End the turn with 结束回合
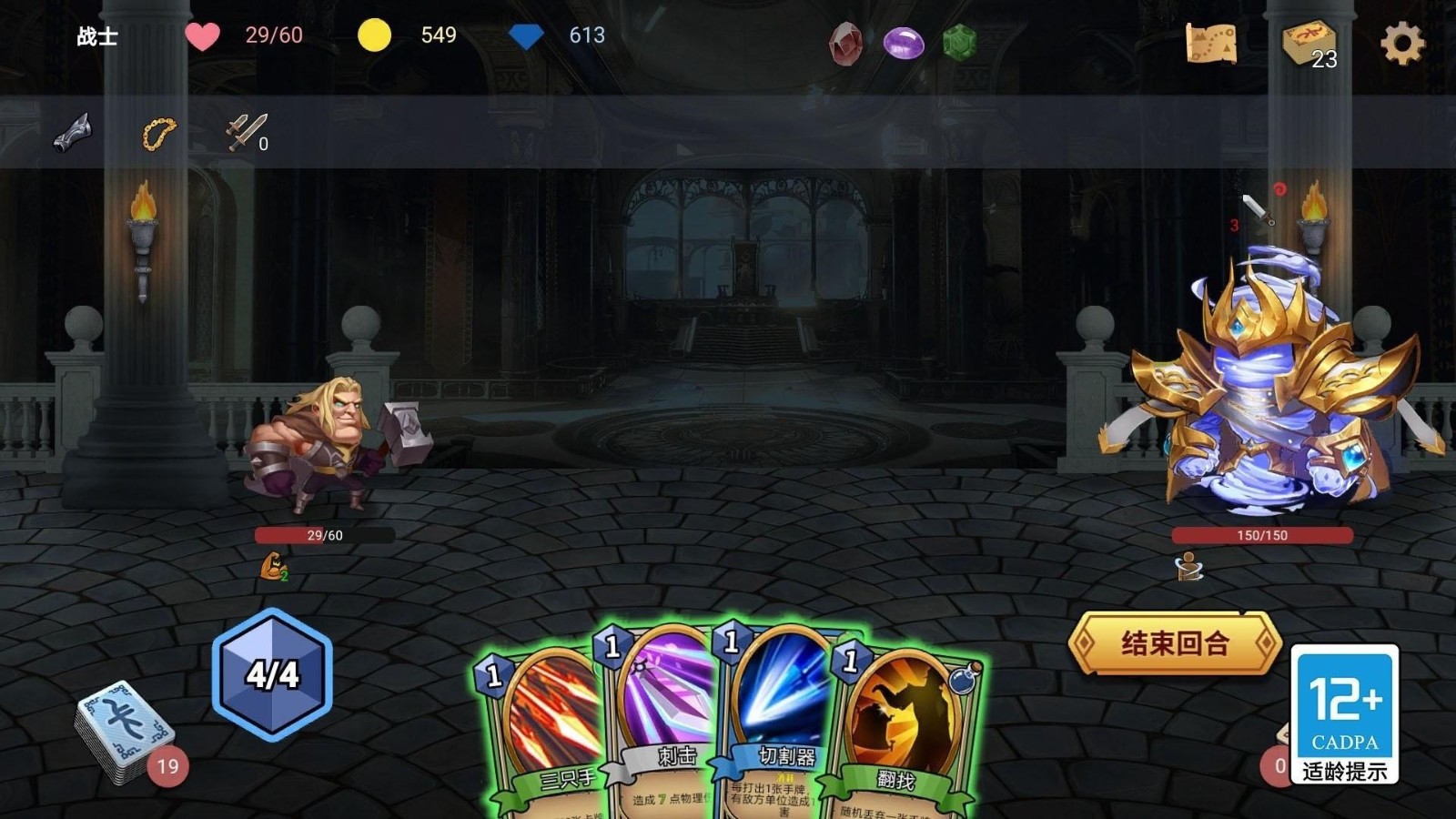The width and height of the screenshot is (1456, 819). coord(1175,643)
